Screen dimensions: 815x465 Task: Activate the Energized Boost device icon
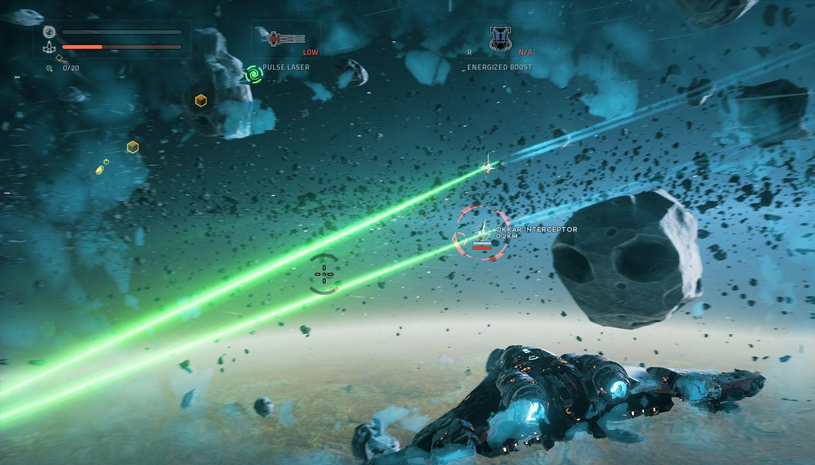click(500, 40)
